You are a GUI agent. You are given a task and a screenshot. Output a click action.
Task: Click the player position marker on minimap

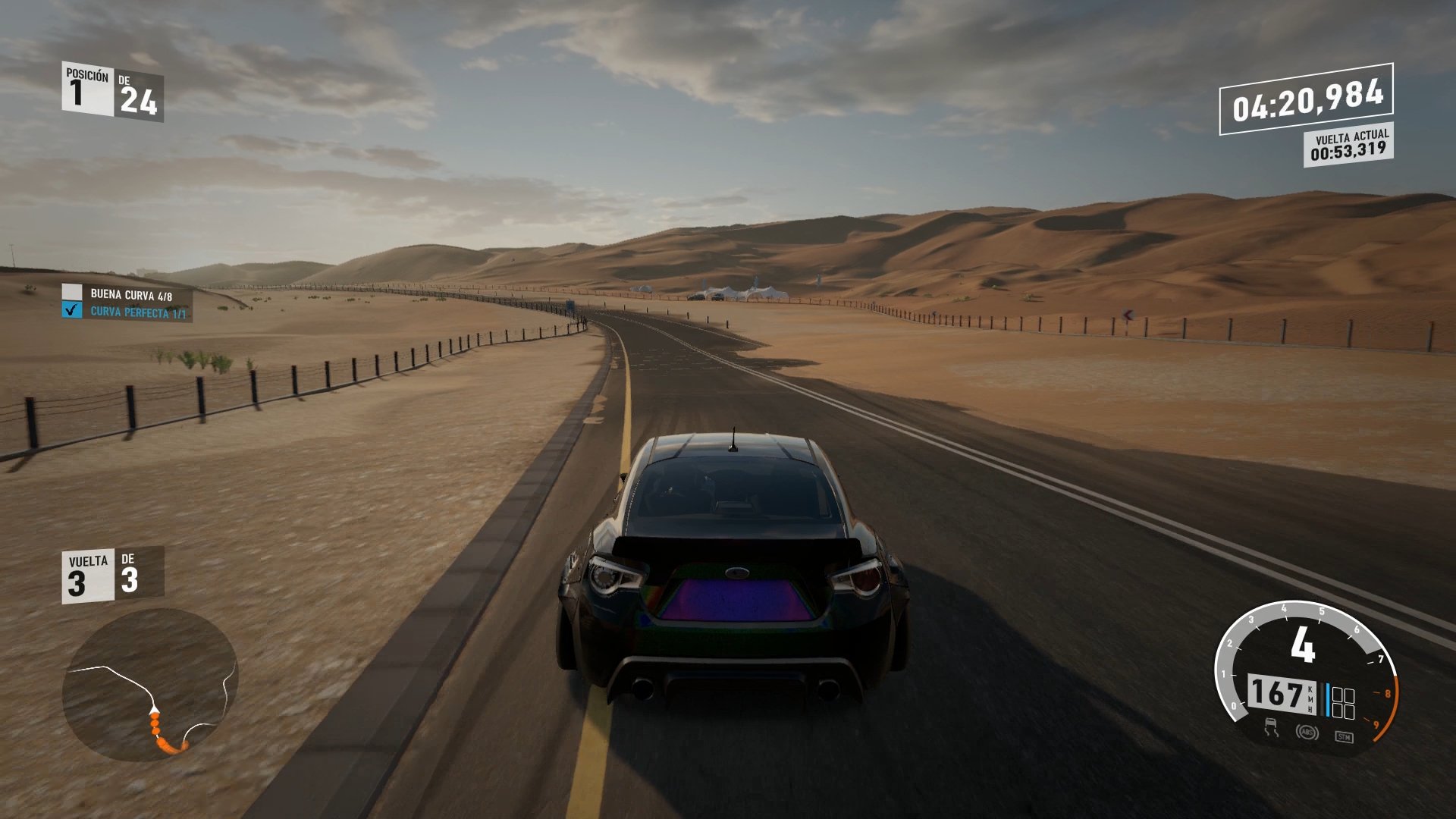155,709
